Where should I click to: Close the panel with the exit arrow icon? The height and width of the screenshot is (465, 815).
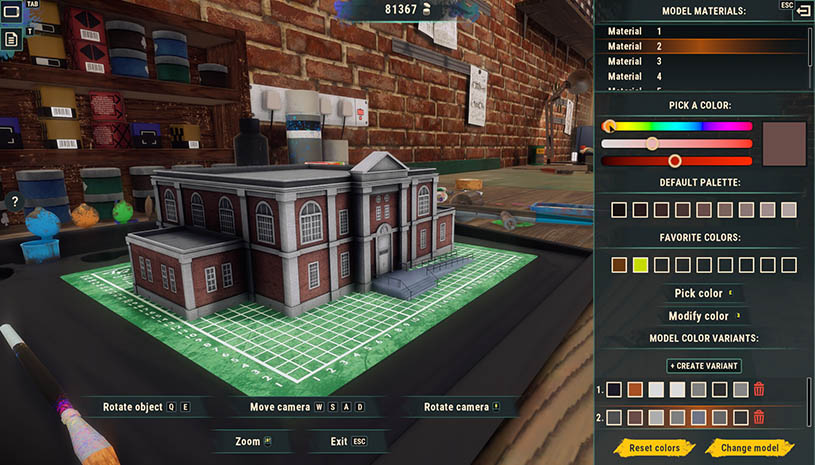click(x=802, y=10)
